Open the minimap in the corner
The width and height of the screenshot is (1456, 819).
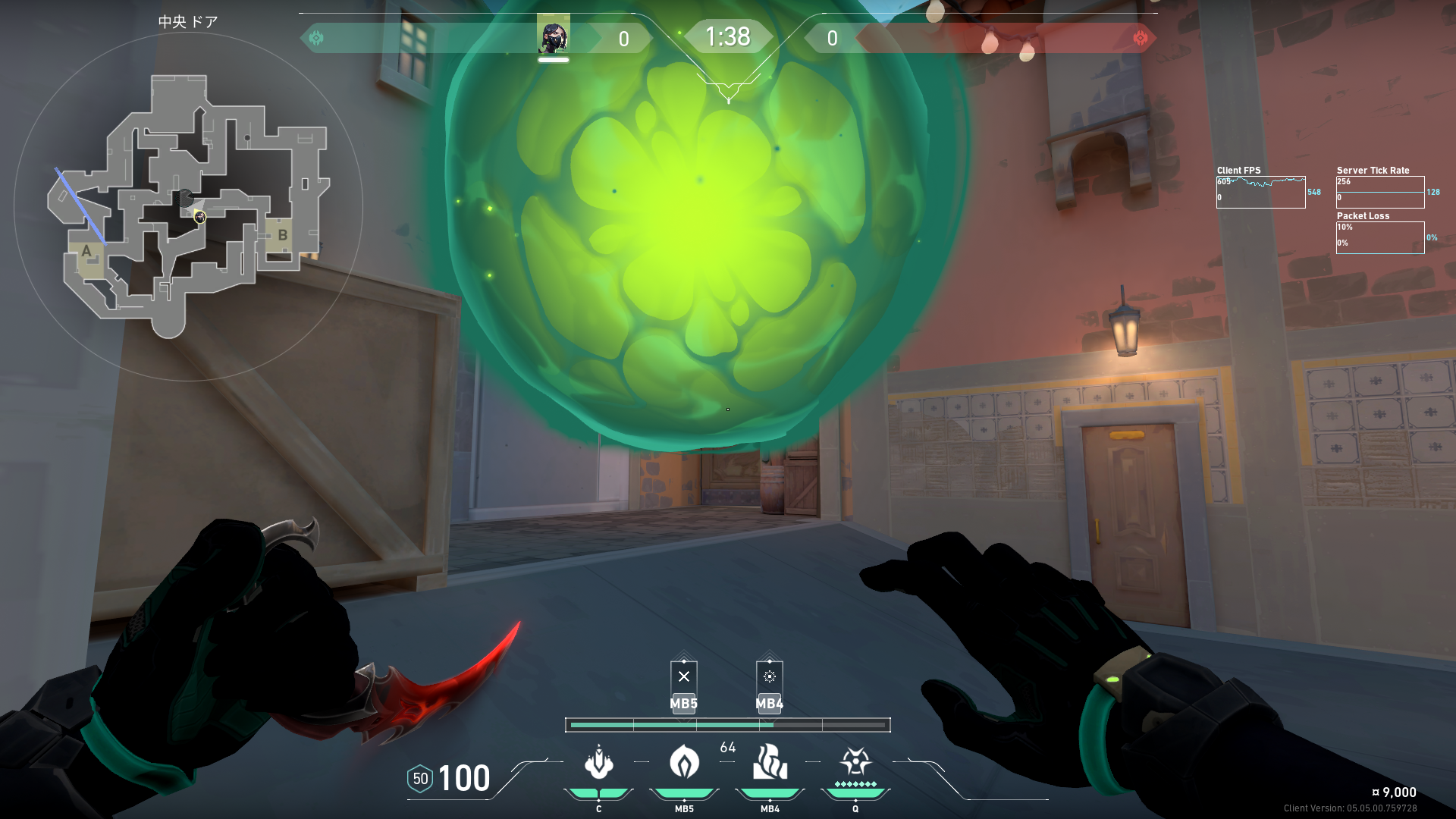pyautogui.click(x=188, y=206)
